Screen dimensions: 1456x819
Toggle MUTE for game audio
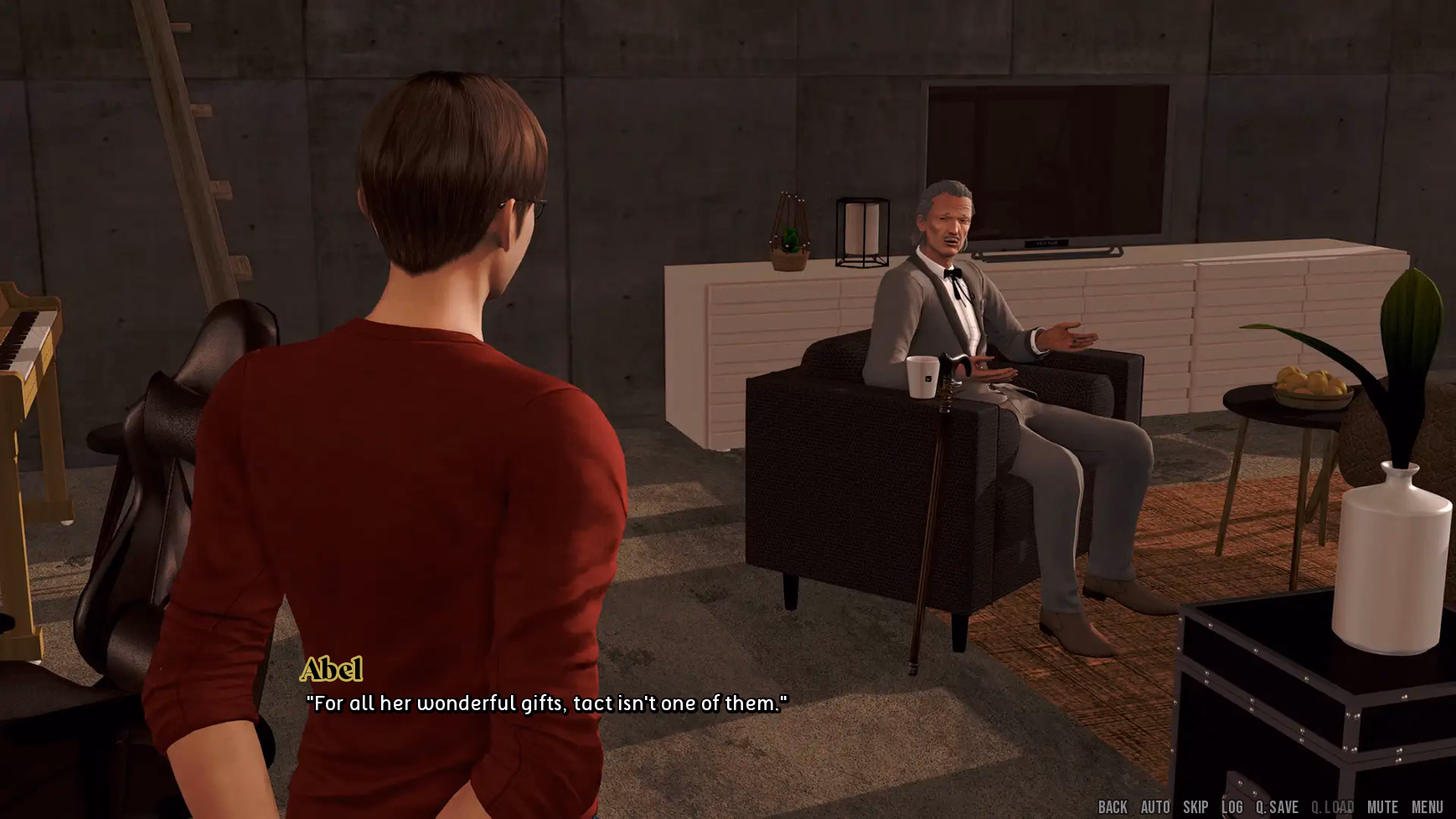tap(1382, 807)
